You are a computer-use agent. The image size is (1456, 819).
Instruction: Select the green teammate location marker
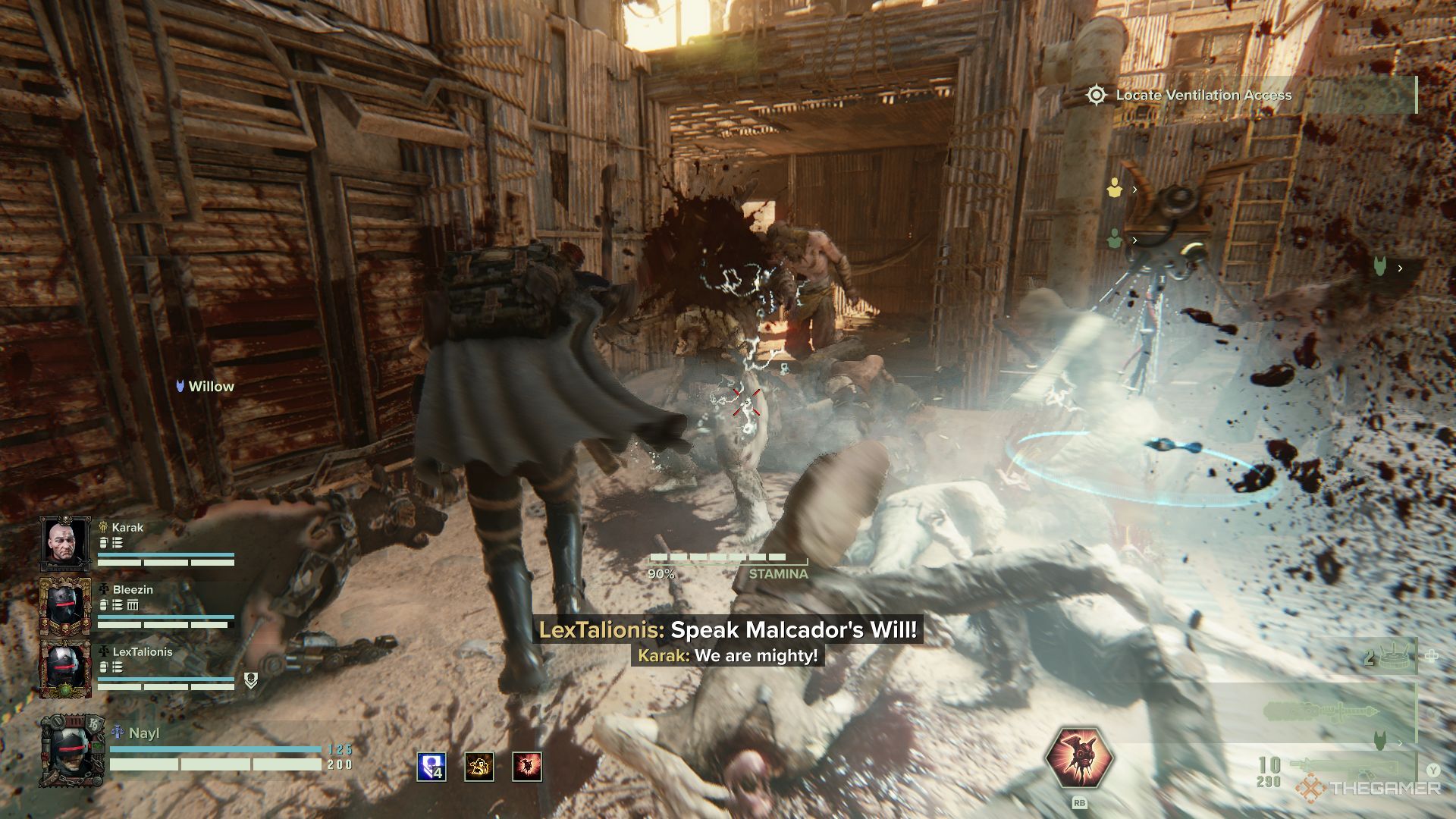[x=1114, y=240]
